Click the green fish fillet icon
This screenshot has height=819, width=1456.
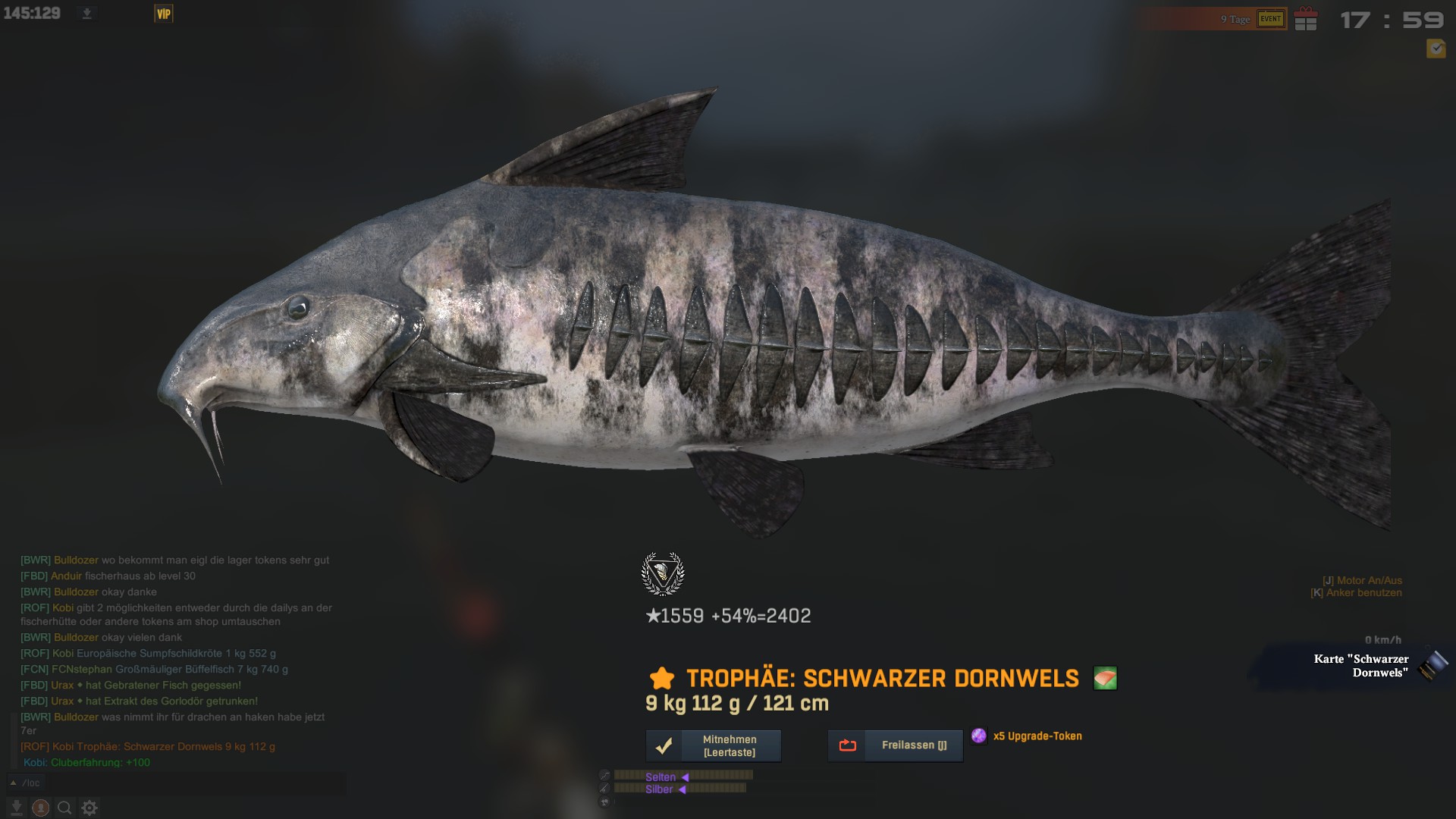[x=1105, y=678]
